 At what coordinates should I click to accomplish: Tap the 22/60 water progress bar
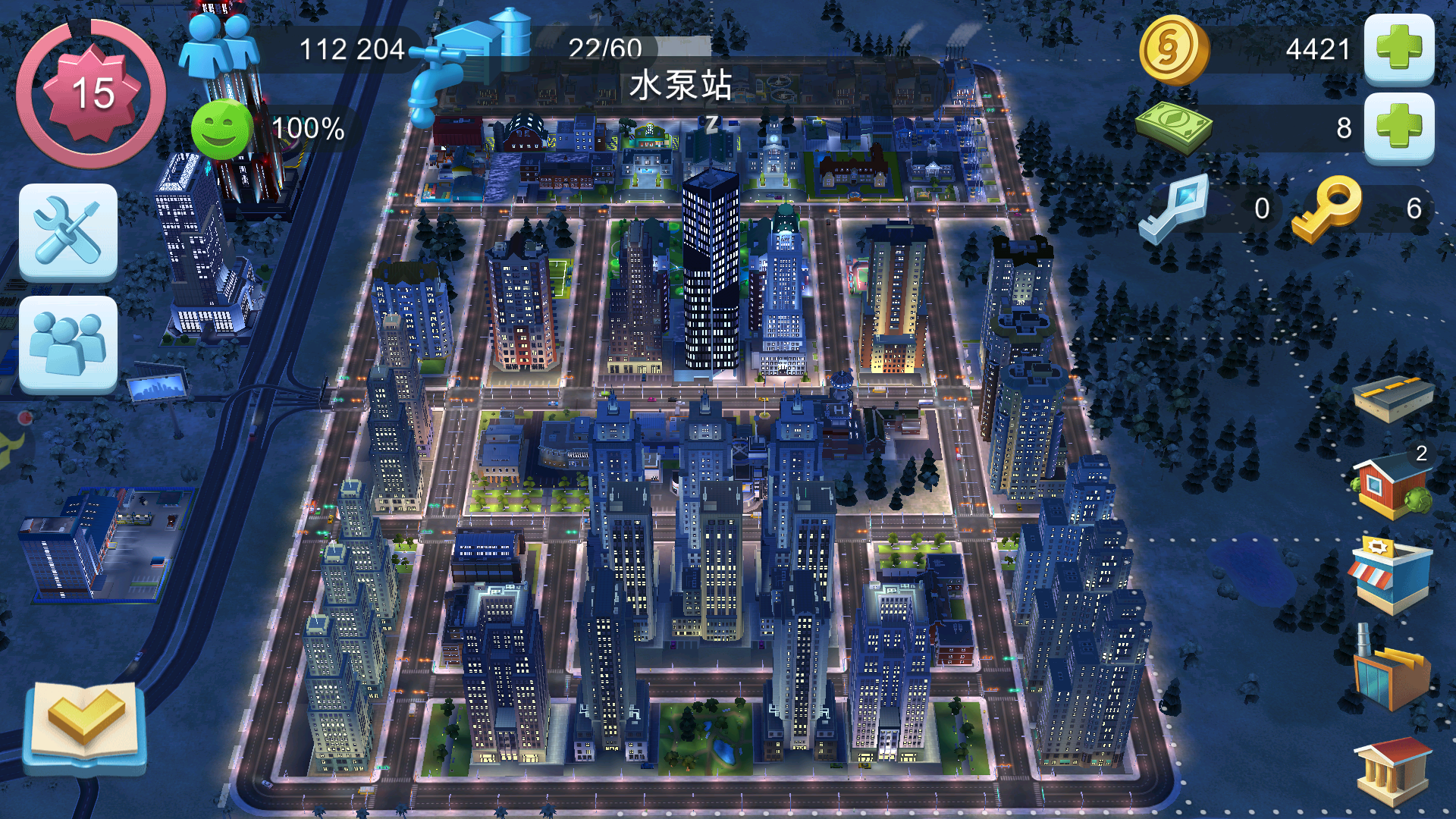(603, 48)
